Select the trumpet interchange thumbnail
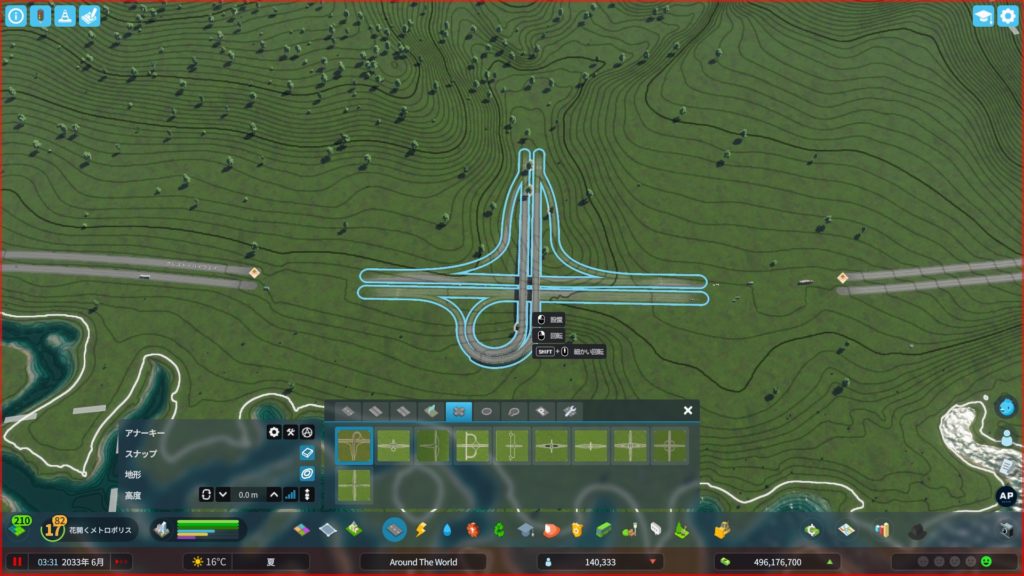Screen dimensions: 1024x576 point(354,446)
